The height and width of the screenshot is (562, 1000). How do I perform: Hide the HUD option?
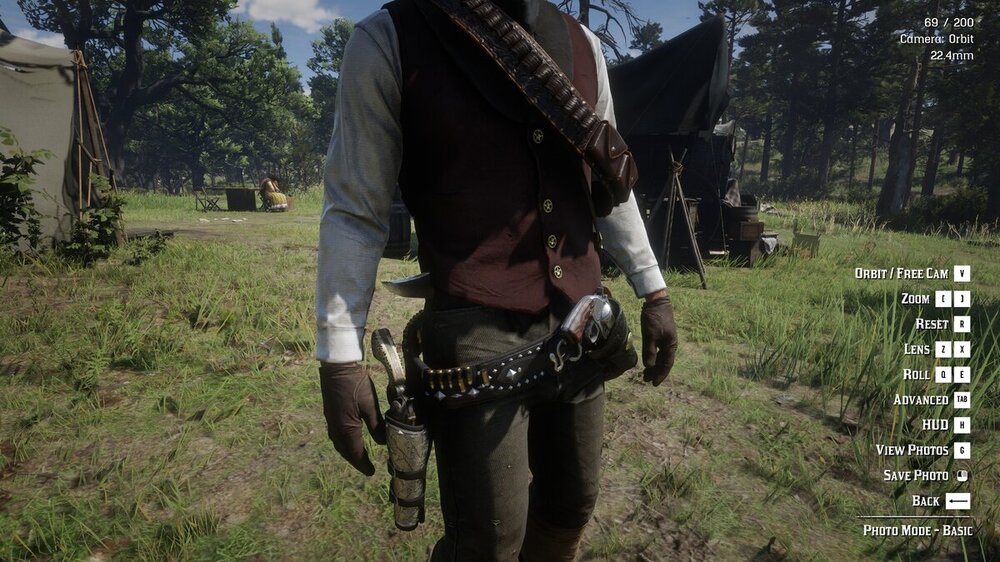935,425
